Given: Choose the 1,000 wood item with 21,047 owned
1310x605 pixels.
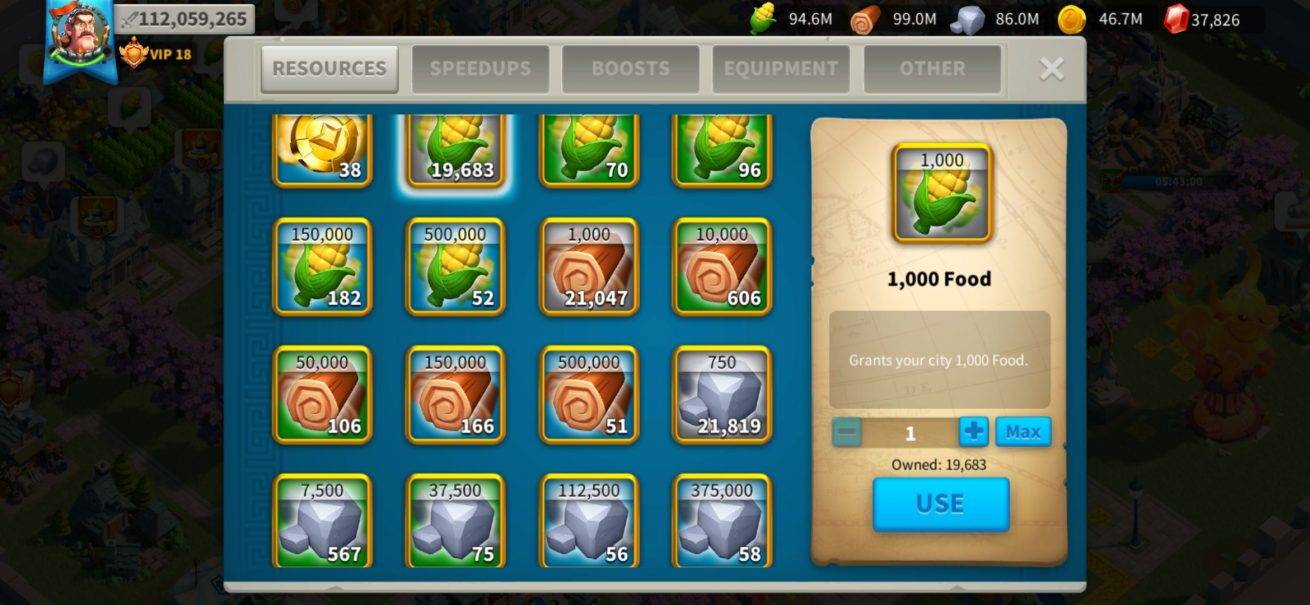Looking at the screenshot, I should click(589, 267).
